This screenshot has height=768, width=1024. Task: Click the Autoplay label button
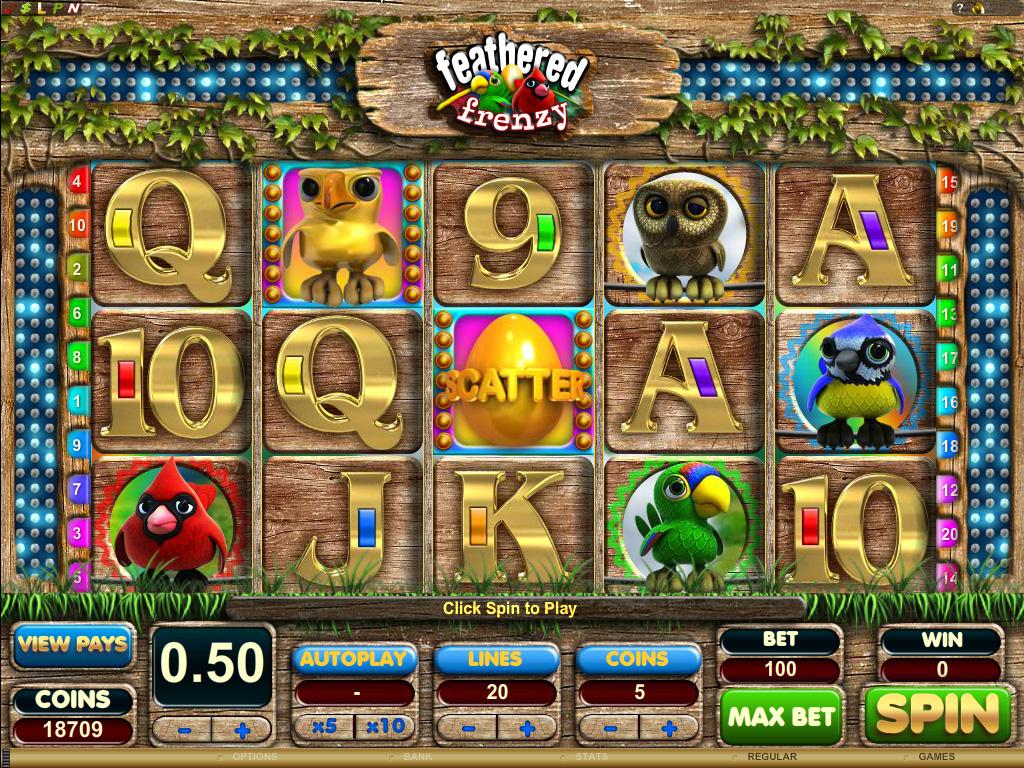(x=354, y=659)
